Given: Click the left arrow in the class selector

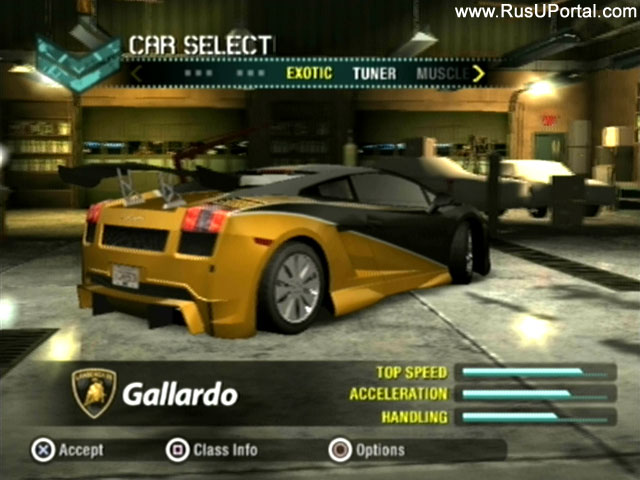Looking at the screenshot, I should (x=137, y=73).
